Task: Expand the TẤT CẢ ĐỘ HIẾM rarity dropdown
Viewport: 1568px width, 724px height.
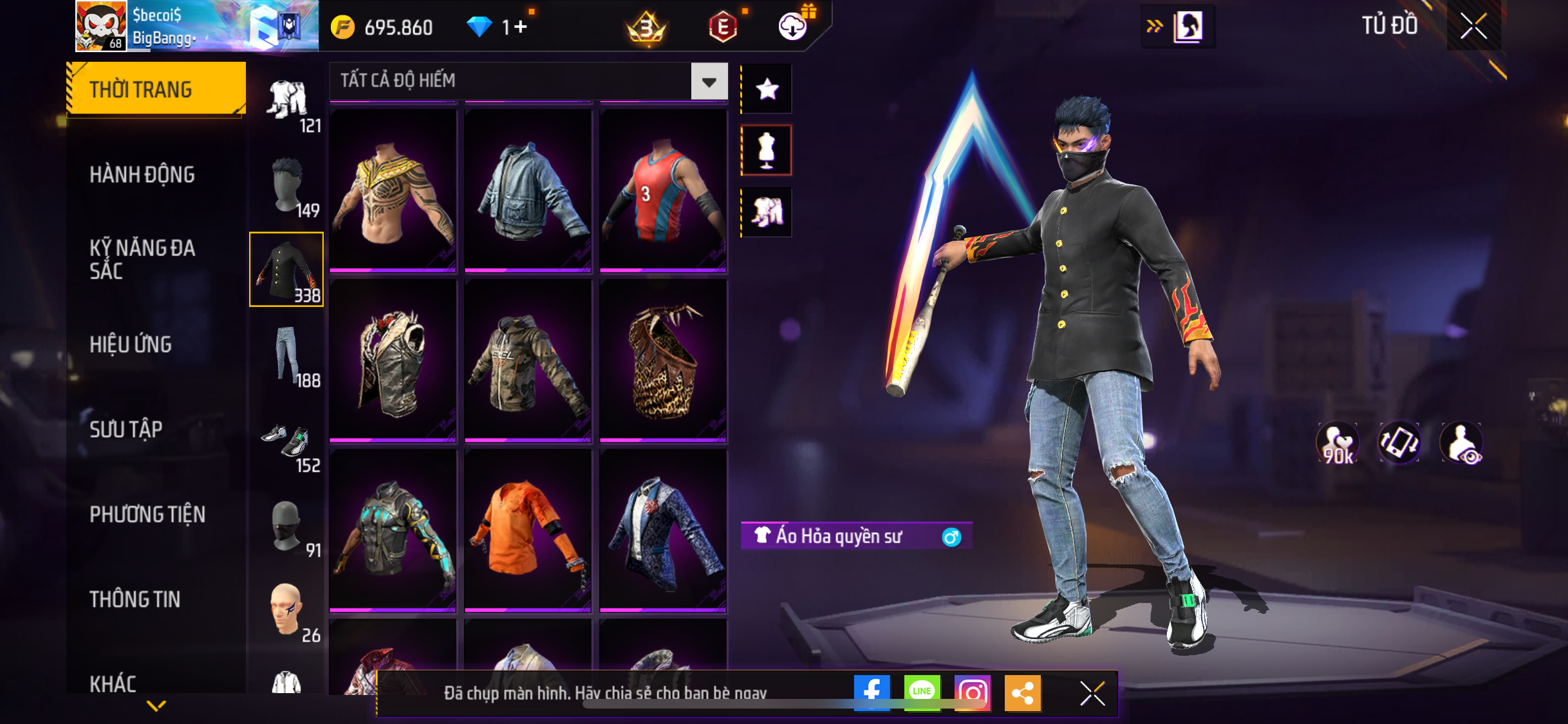Action: [709, 82]
